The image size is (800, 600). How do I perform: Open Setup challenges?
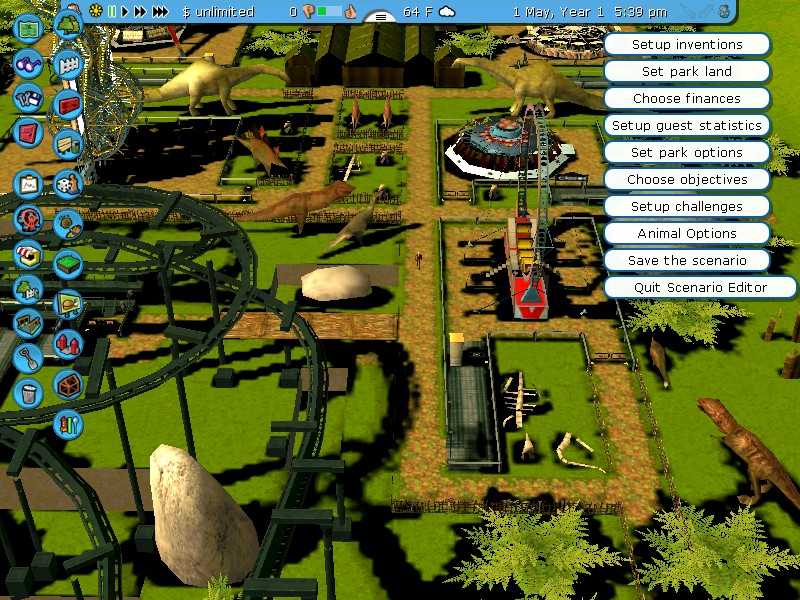point(686,207)
